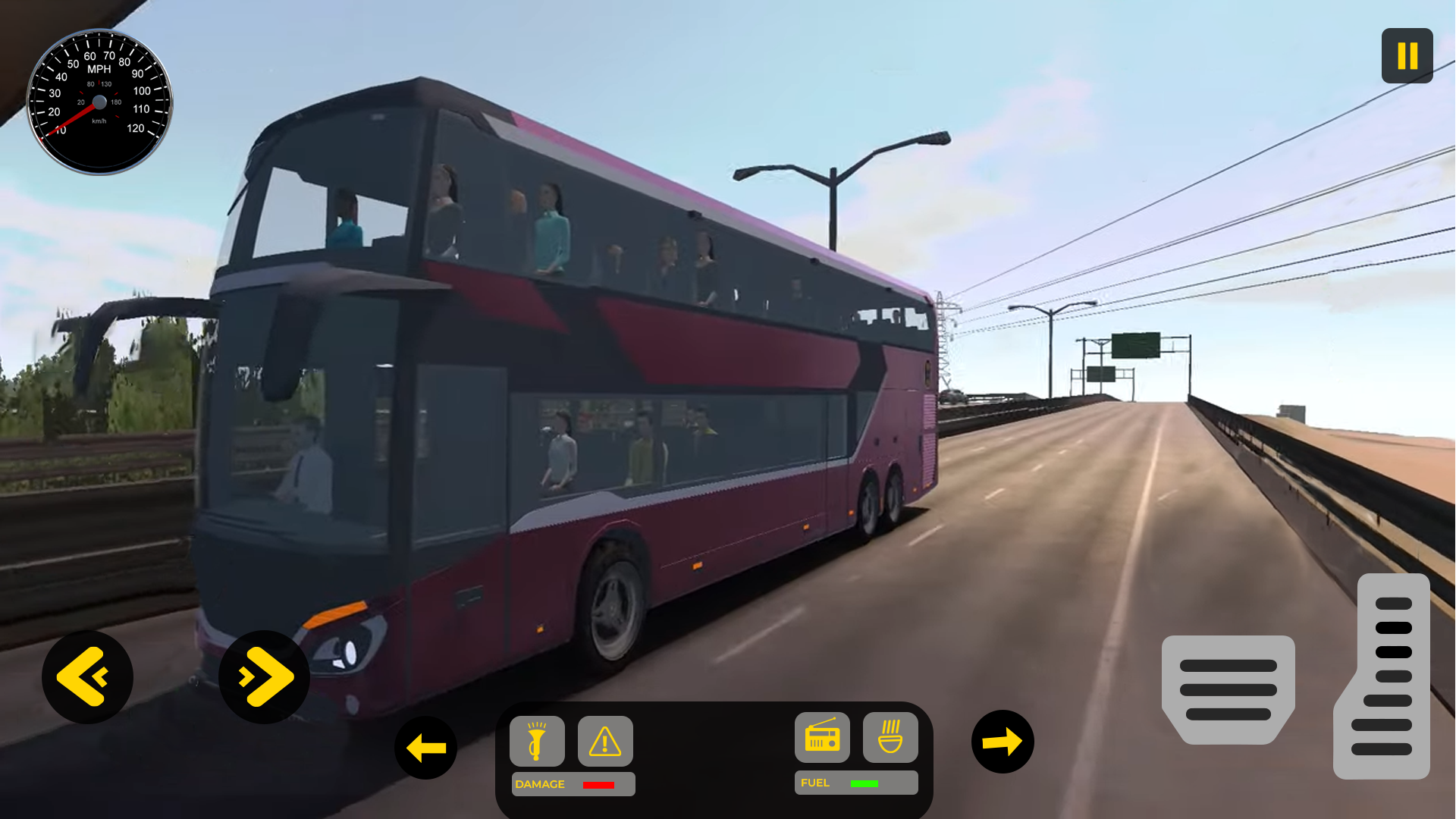
Task: Click the DAMAGE label
Action: pos(539,784)
